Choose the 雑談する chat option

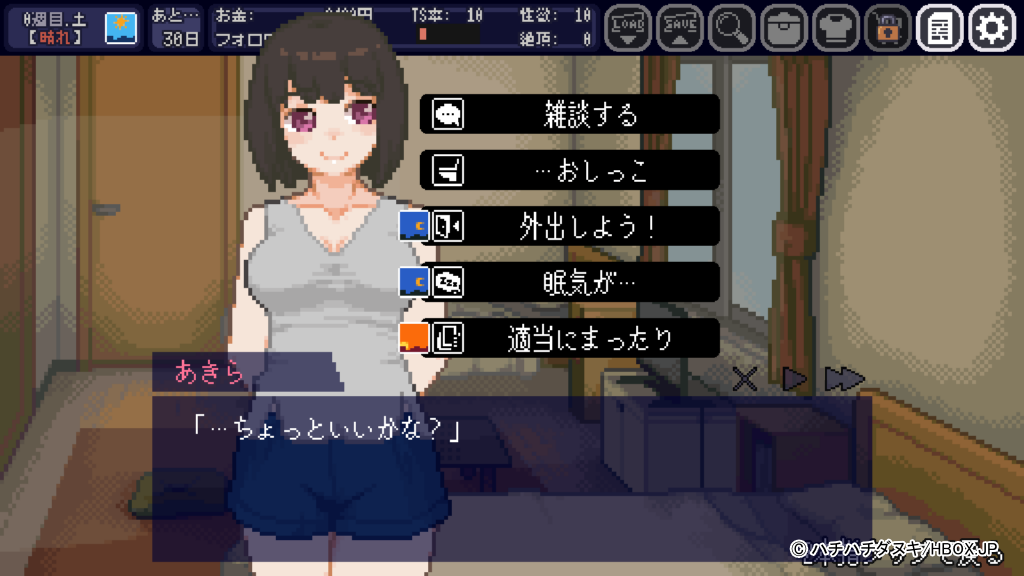[569, 114]
